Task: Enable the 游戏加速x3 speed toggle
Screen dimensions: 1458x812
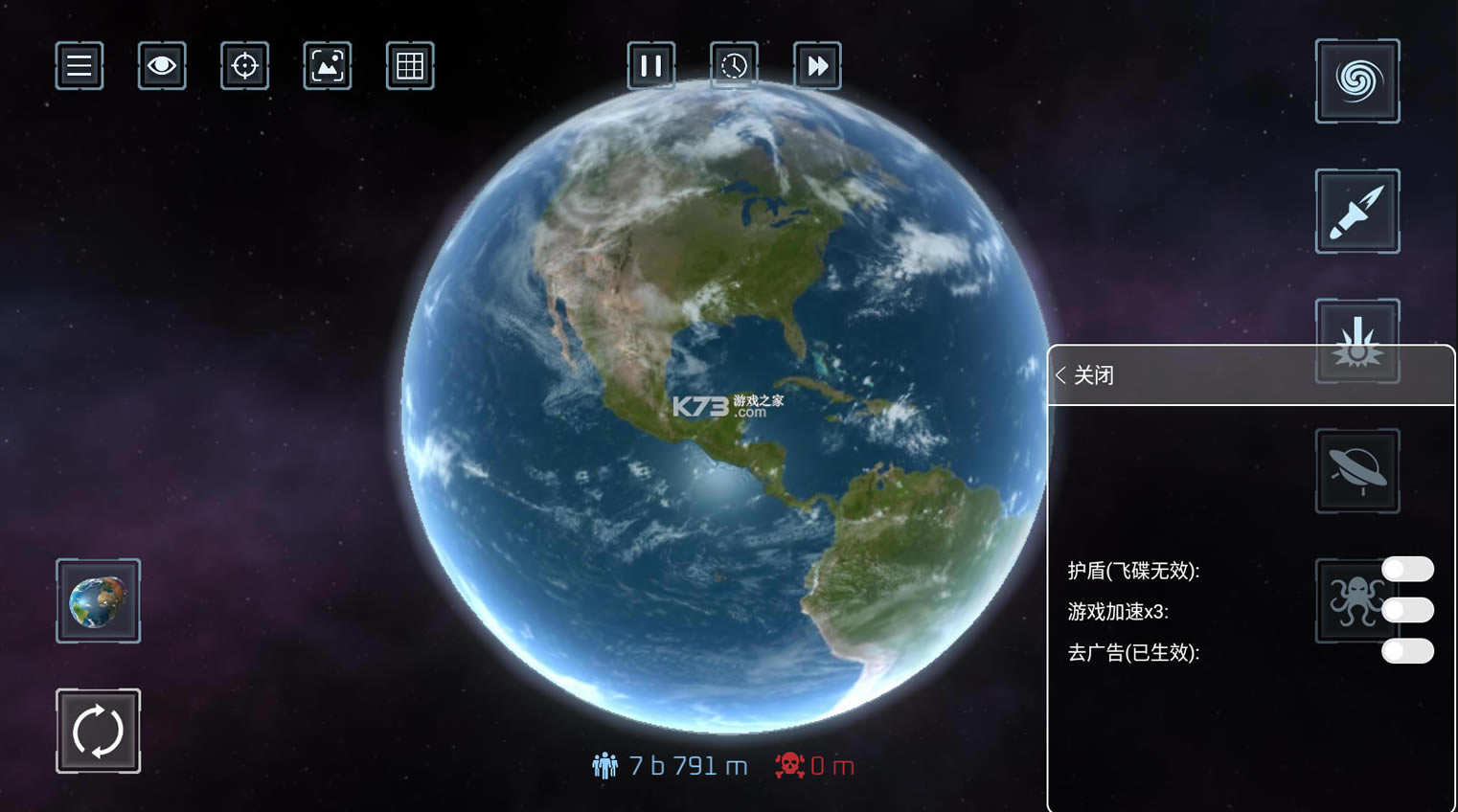Action: click(x=1407, y=611)
